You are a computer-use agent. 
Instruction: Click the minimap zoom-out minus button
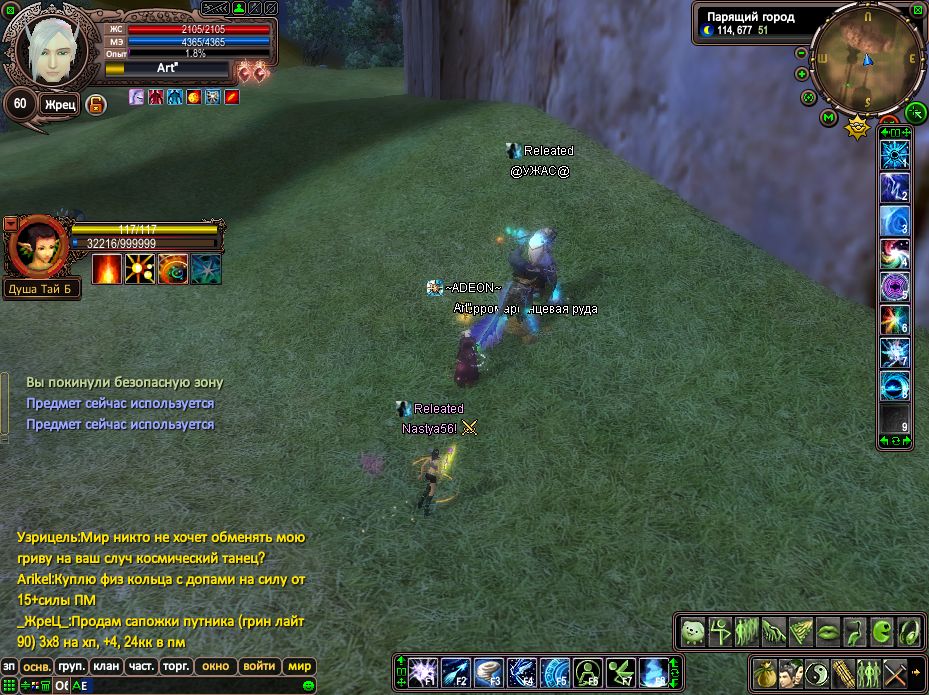801,53
